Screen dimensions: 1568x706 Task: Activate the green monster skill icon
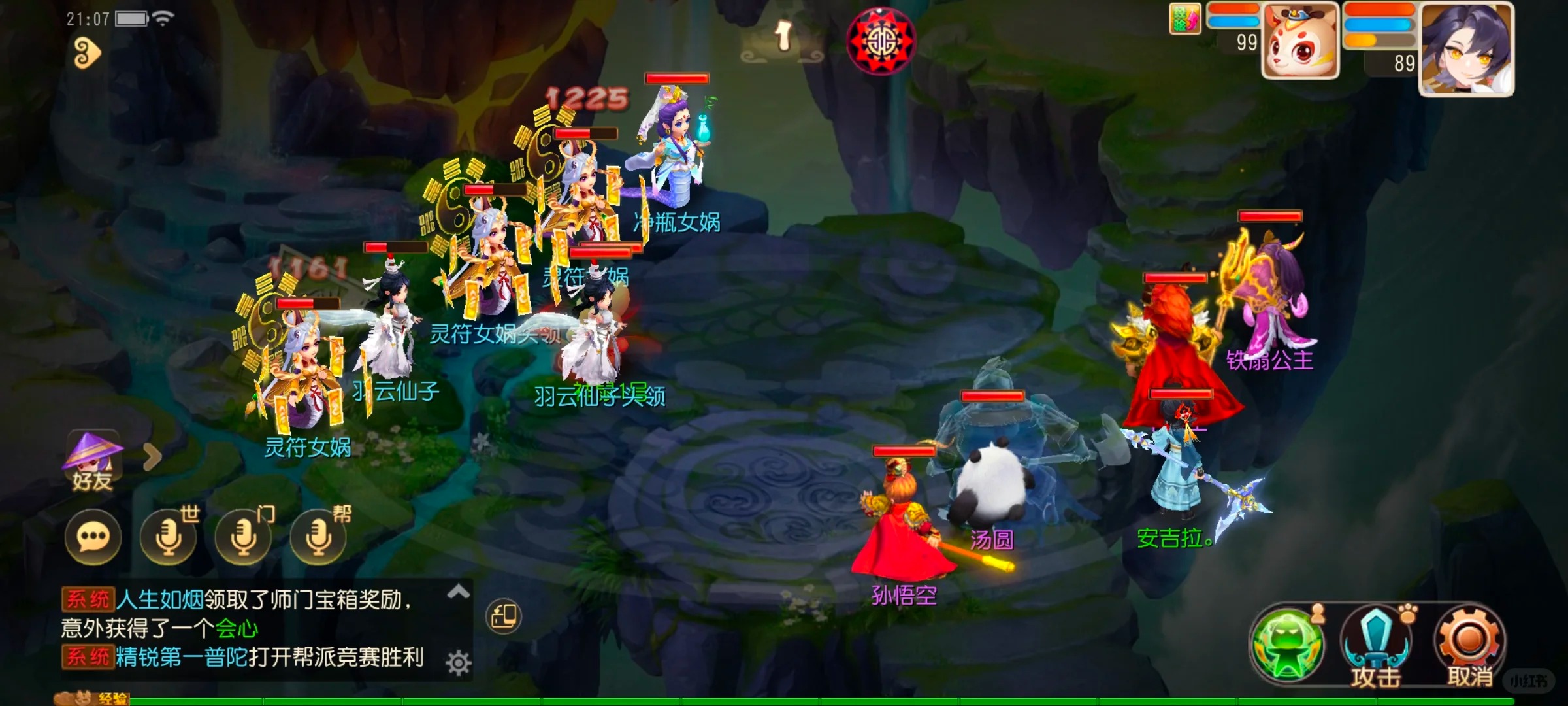coord(1286,644)
